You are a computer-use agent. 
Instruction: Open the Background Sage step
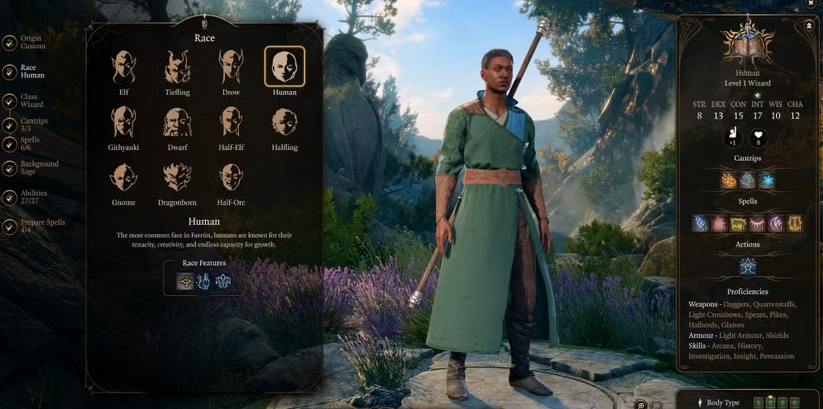(x=38, y=168)
